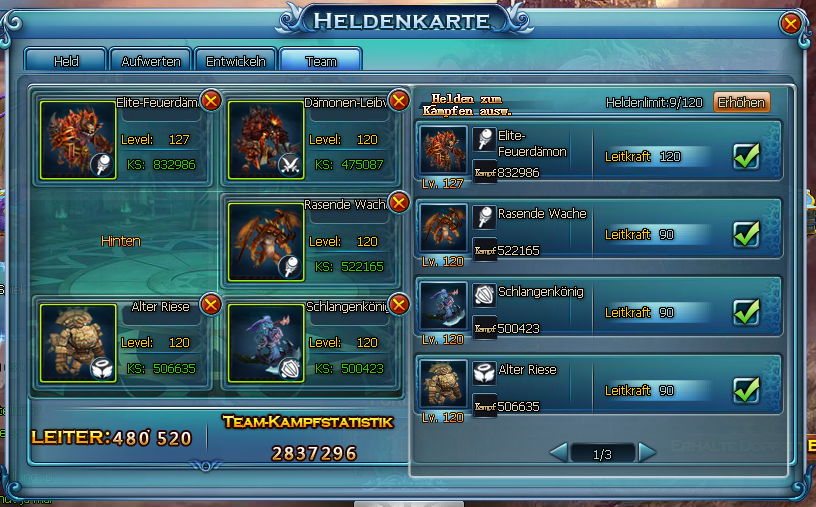The image size is (816, 507).
Task: Remove Schlangenkönig from the formation
Action: (x=398, y=304)
